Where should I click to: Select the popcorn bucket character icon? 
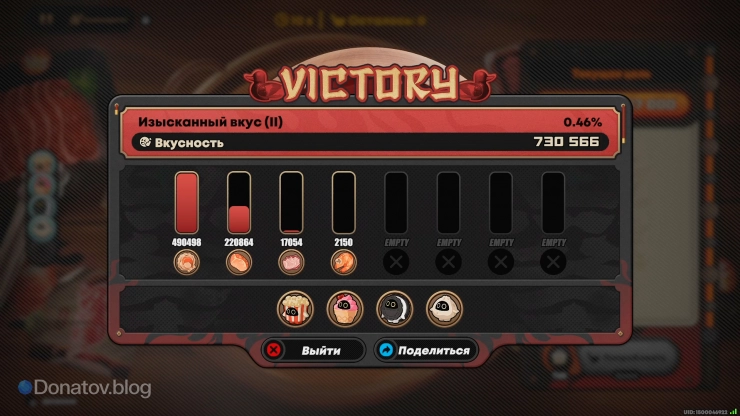[295, 308]
